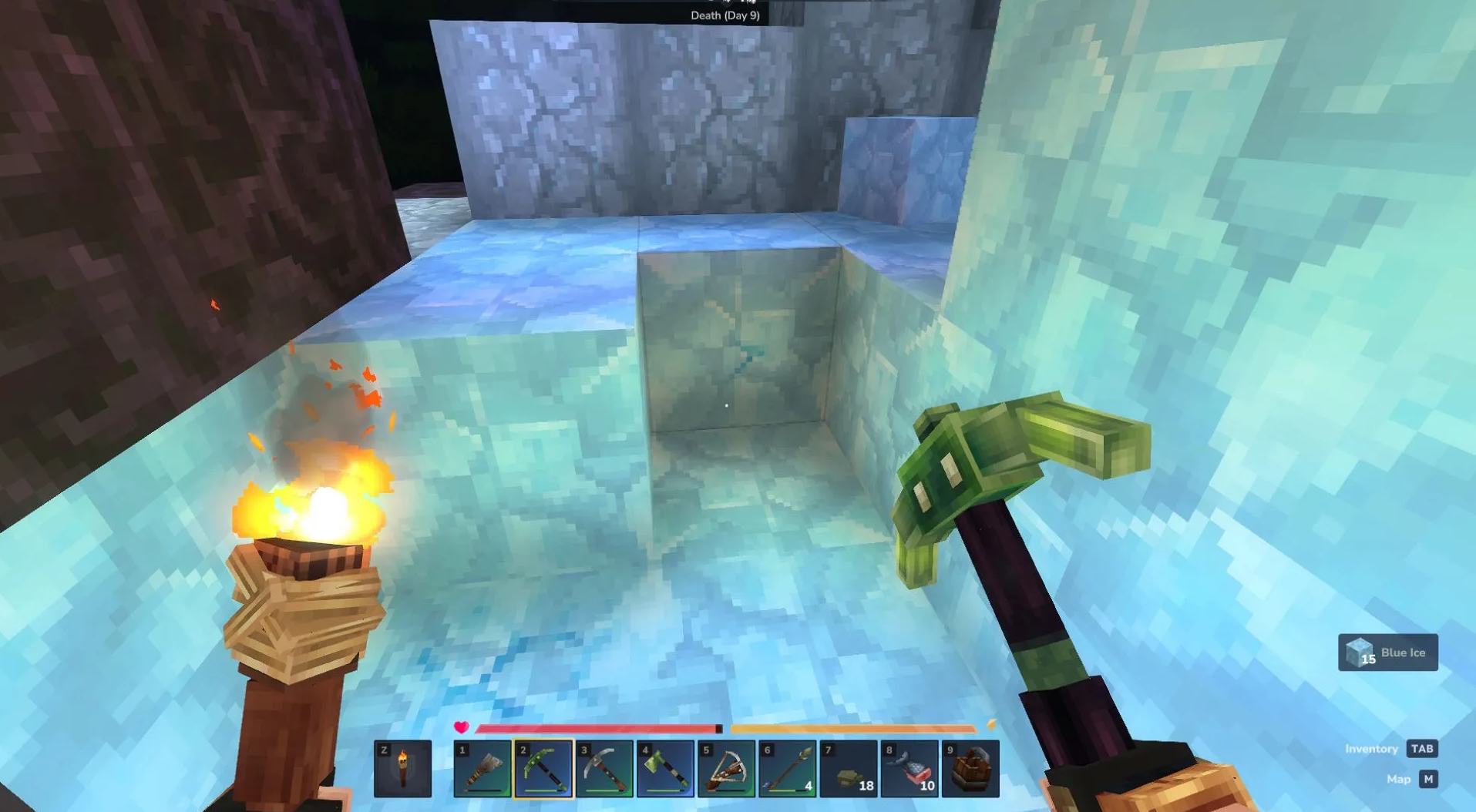Equip the green axe in slot 4
The width and height of the screenshot is (1476, 812).
click(x=665, y=768)
